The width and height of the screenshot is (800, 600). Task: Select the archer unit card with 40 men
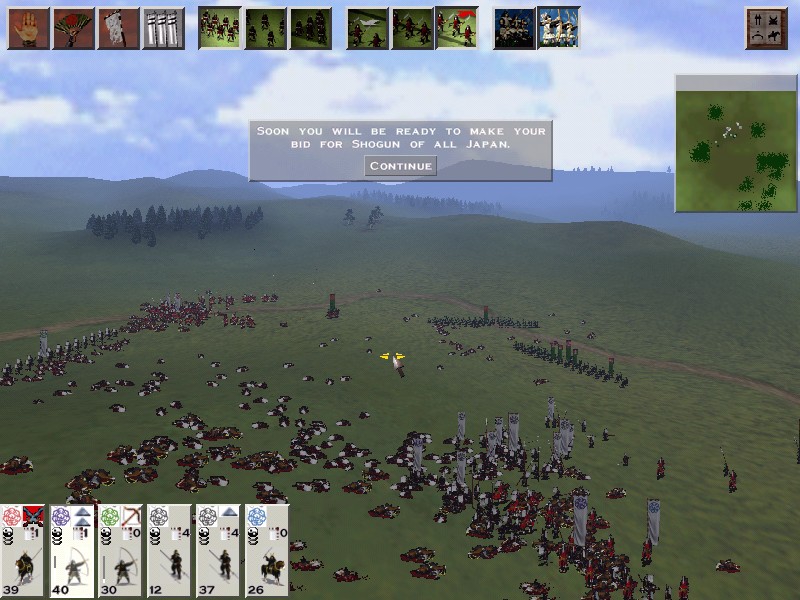coord(72,551)
